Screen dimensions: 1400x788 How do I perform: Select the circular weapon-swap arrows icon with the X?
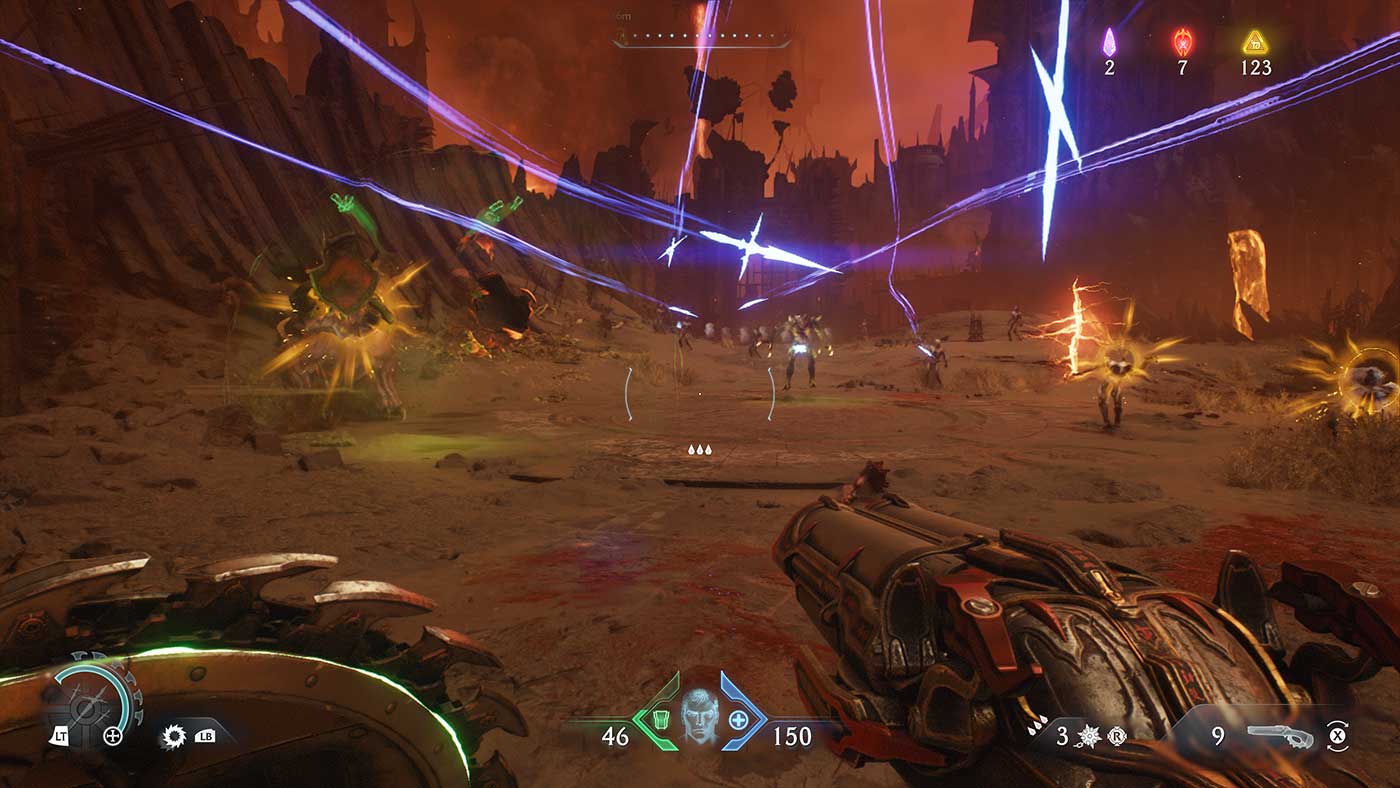tap(1339, 736)
